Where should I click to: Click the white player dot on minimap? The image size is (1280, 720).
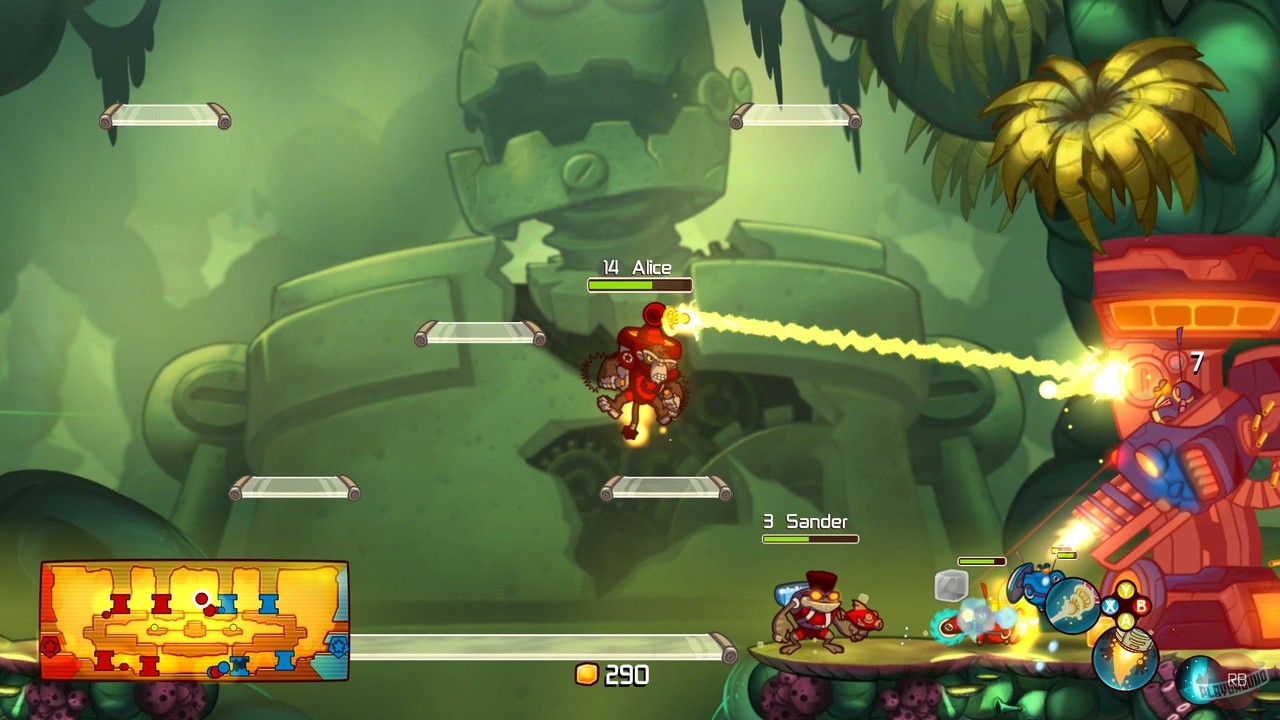coord(201,600)
